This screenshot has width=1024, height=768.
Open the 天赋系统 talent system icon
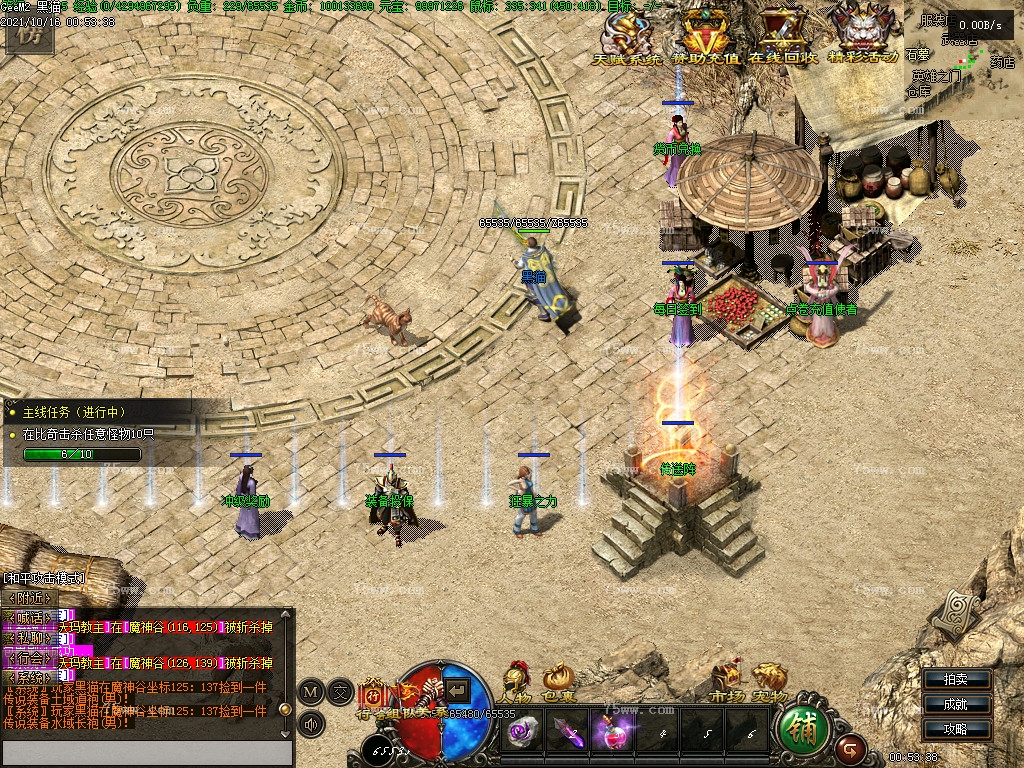(628, 34)
